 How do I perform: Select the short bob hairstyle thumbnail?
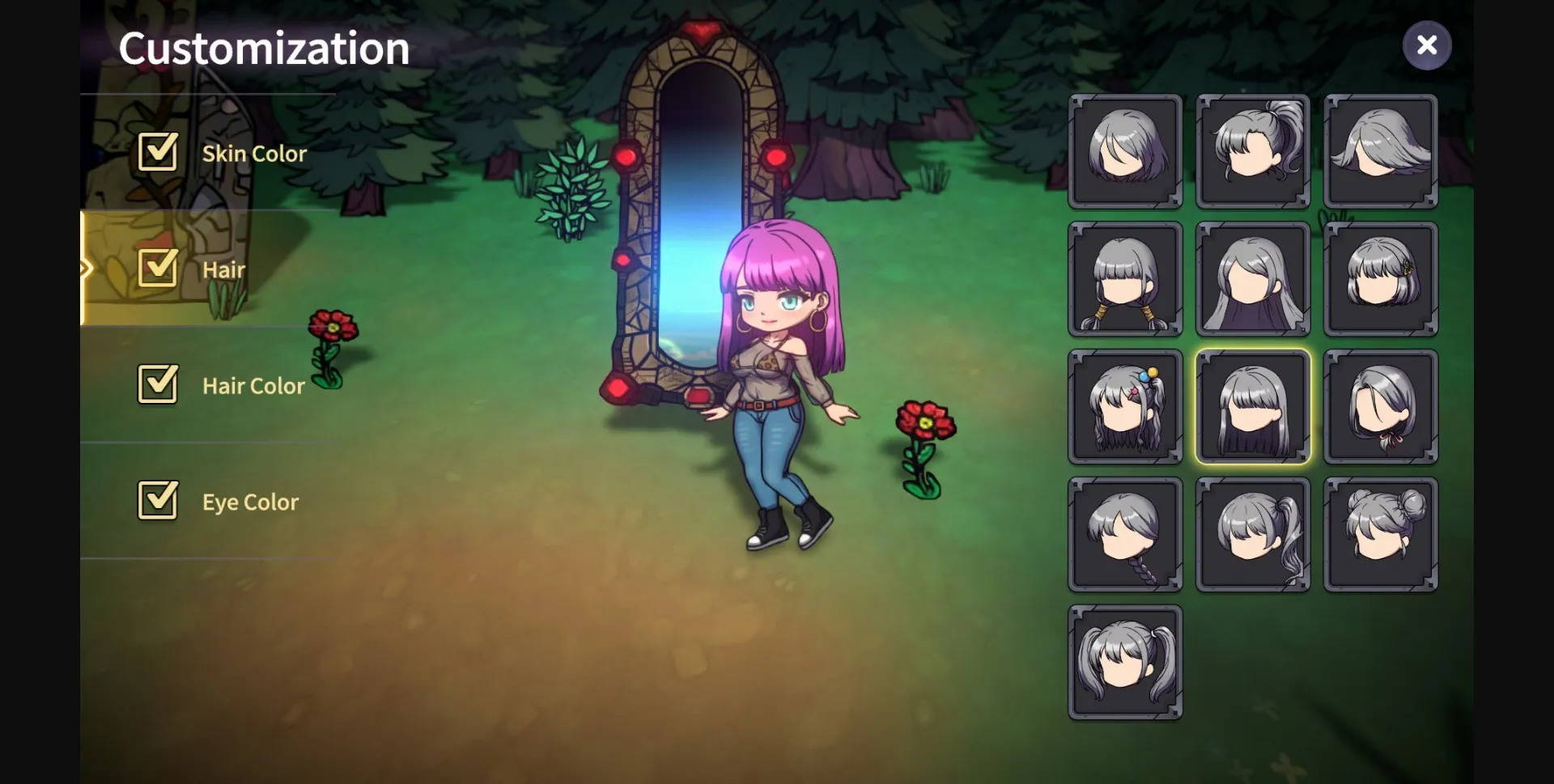[1124, 152]
